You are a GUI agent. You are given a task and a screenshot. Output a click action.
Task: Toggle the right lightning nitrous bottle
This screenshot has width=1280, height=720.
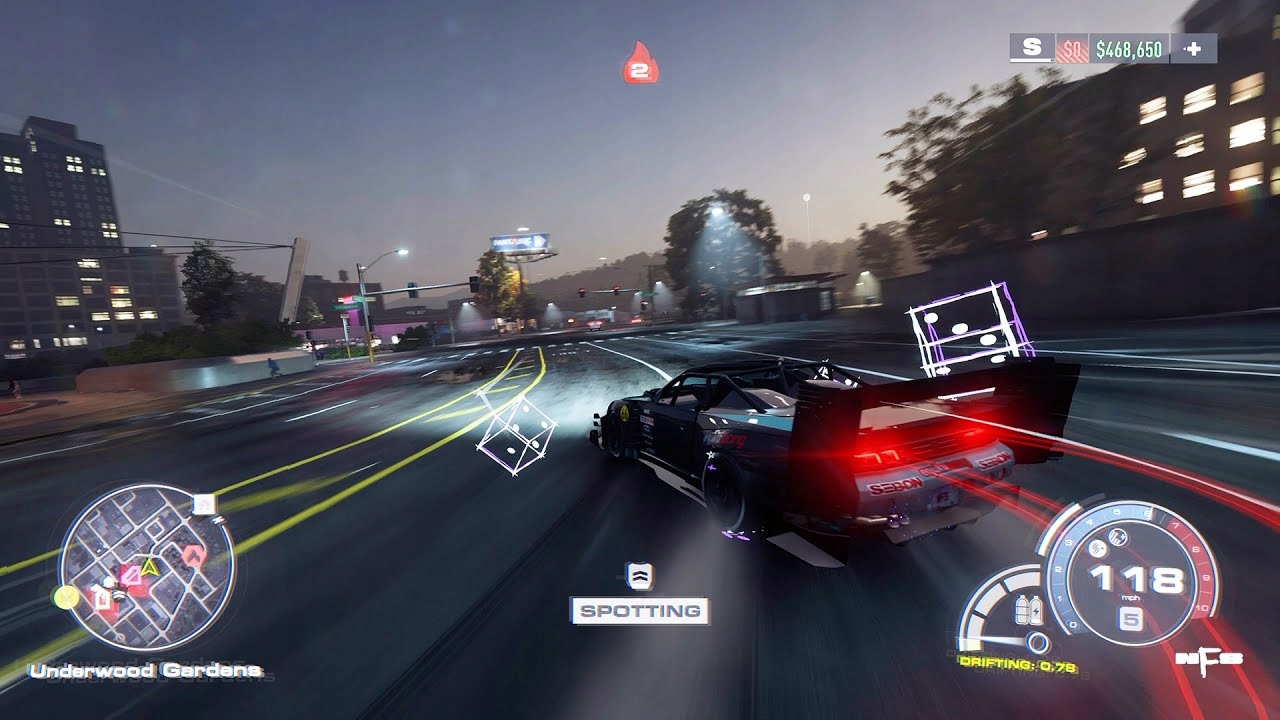click(1036, 610)
